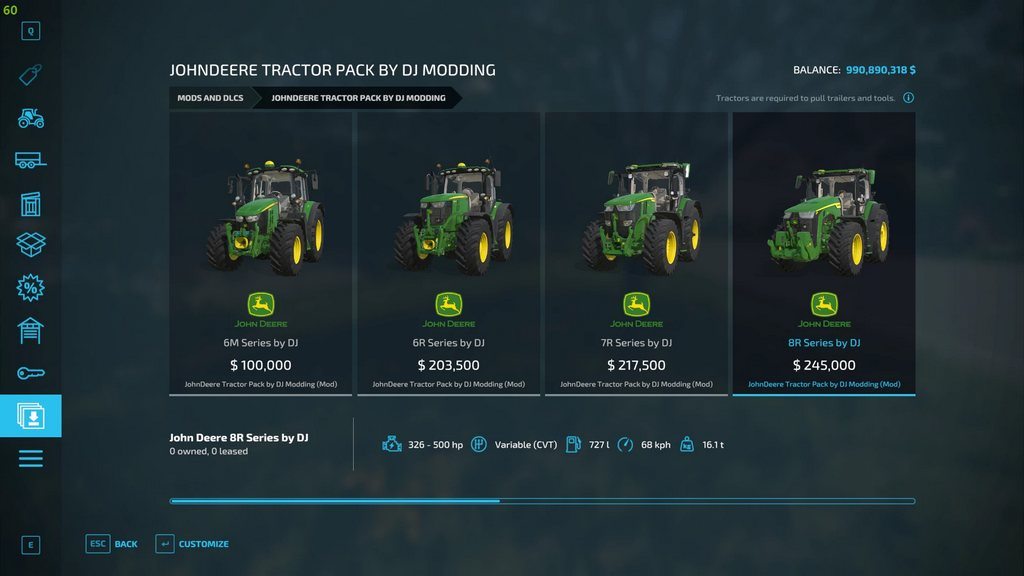The width and height of the screenshot is (1024, 576).
Task: Click the info icon beside tractor hint
Action: (x=908, y=98)
